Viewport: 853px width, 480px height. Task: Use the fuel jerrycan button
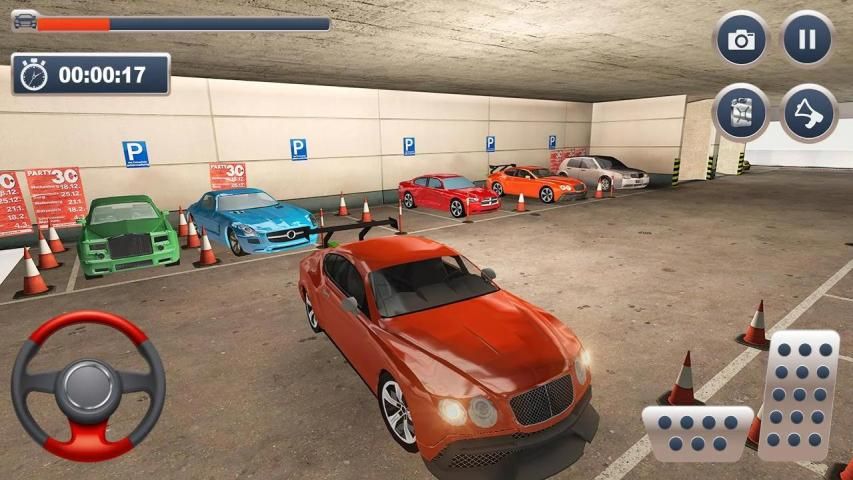coord(741,112)
